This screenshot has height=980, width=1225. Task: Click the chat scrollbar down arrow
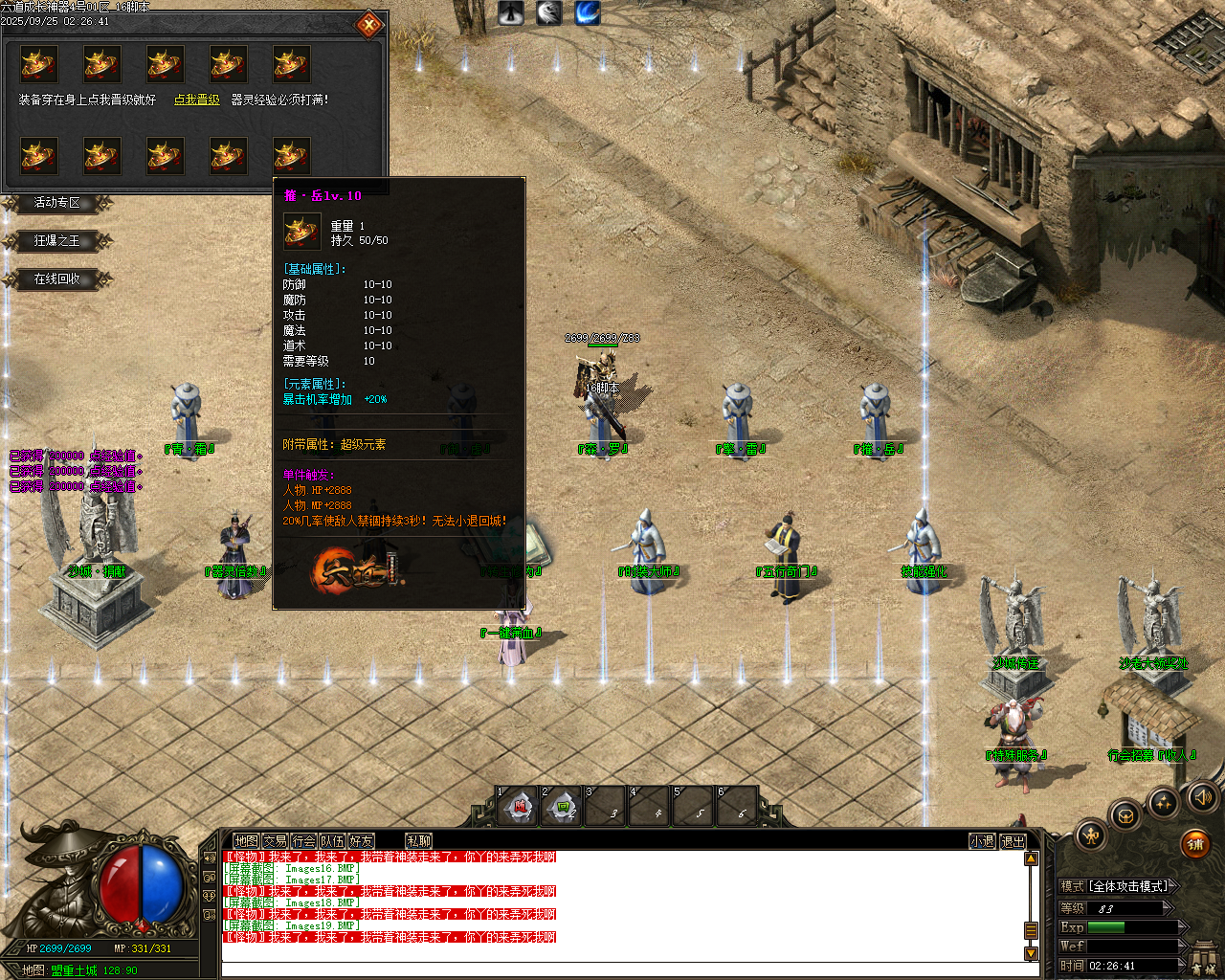(x=1032, y=953)
